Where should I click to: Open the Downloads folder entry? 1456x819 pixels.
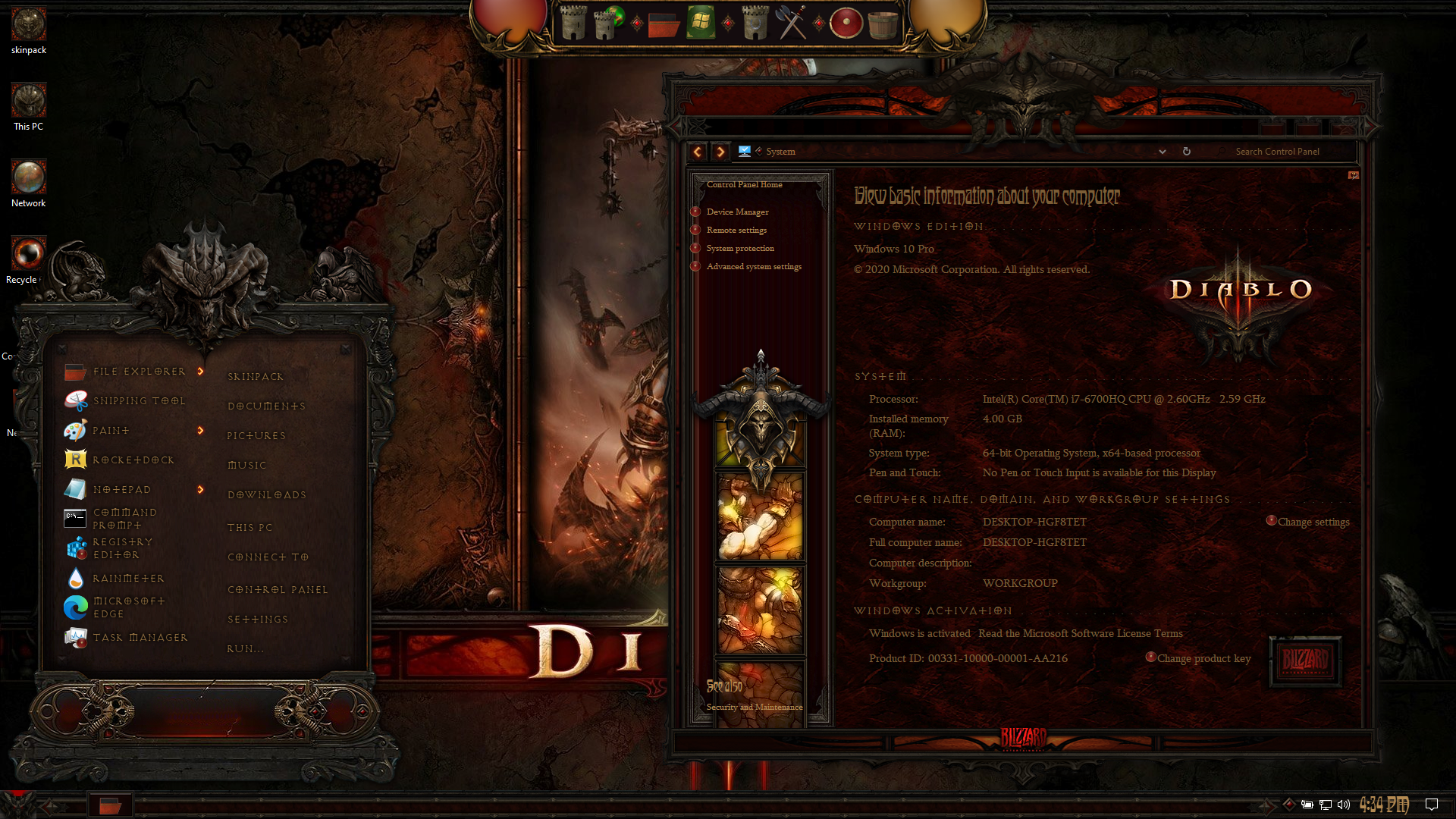[267, 495]
